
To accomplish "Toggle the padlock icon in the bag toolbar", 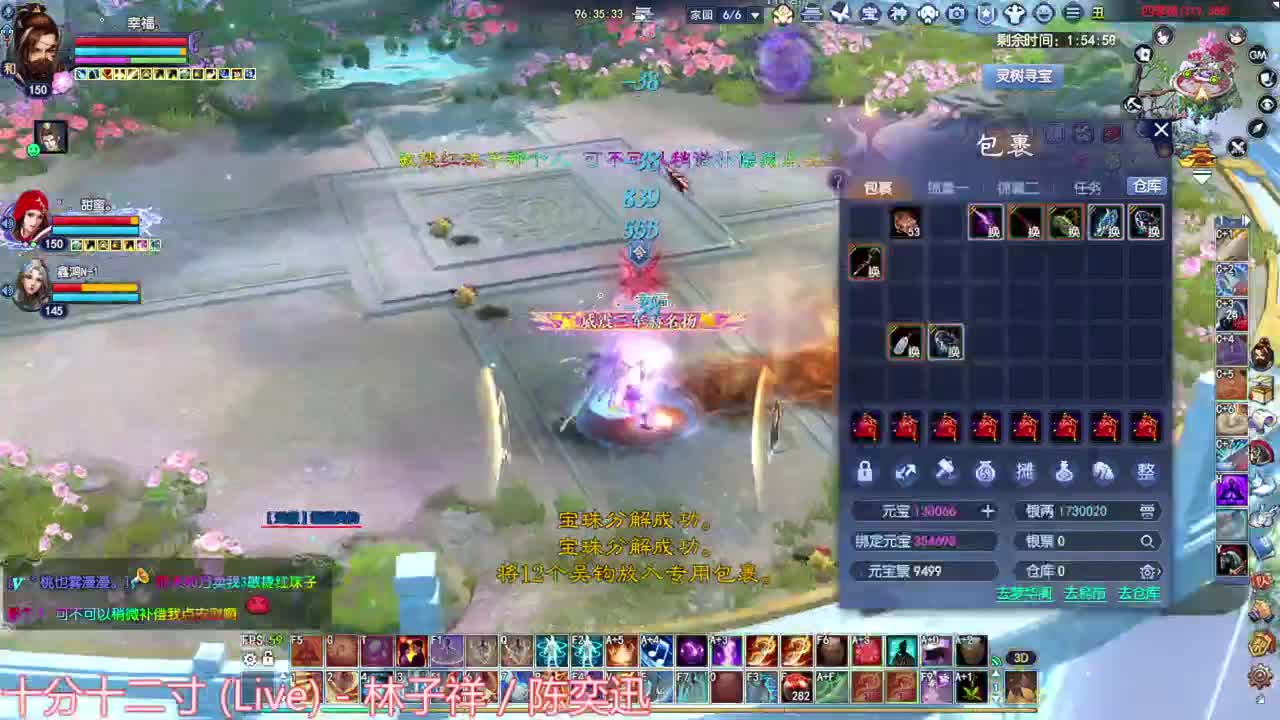I will (864, 472).
